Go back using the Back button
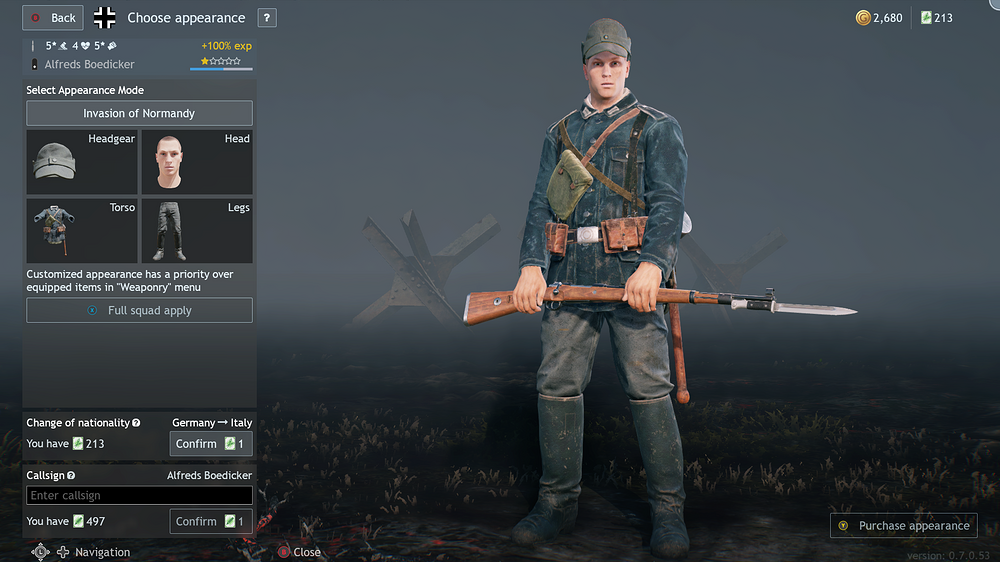Screen dimensions: 1000x562 53,18
